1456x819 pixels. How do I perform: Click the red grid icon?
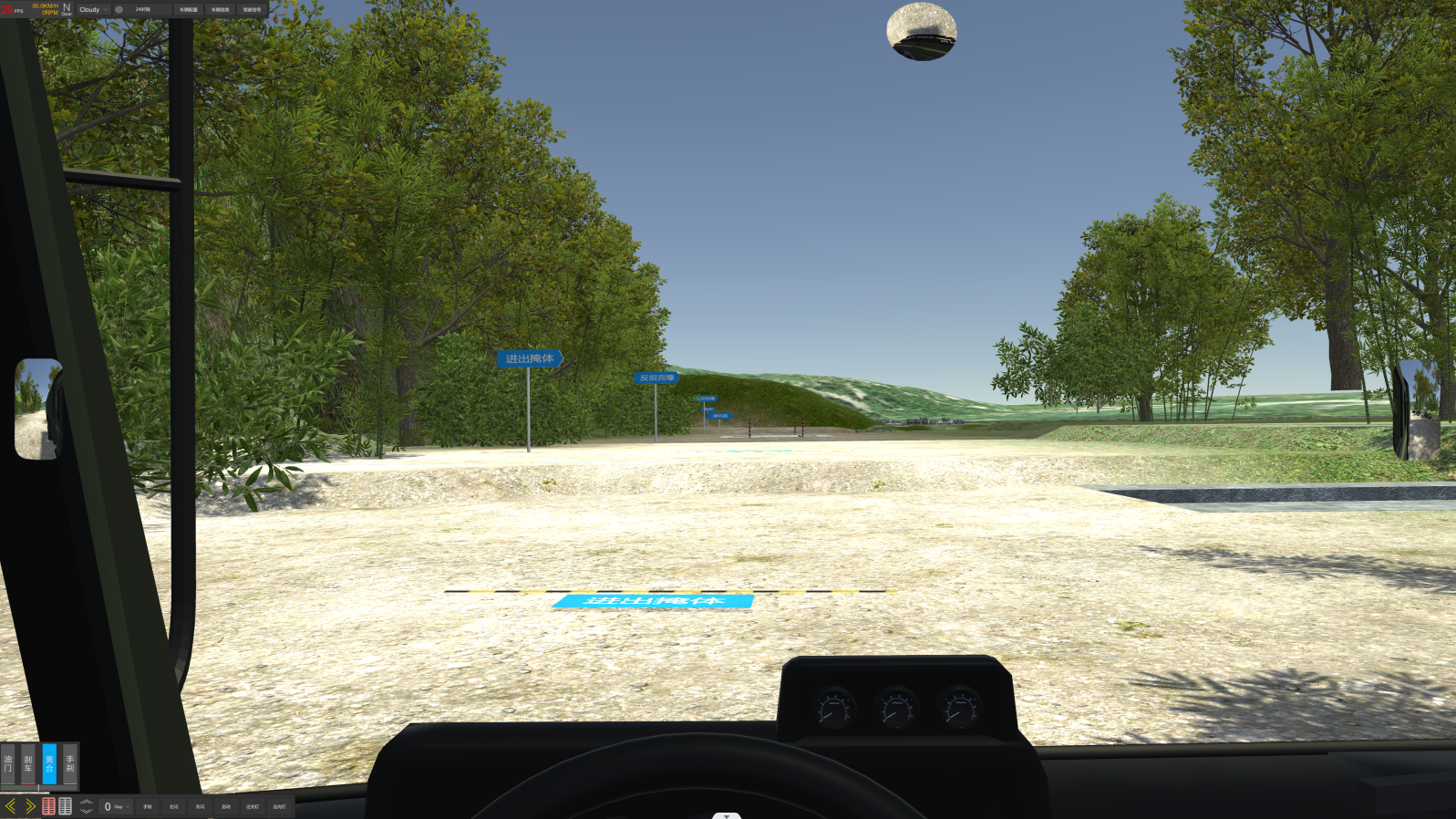click(48, 806)
